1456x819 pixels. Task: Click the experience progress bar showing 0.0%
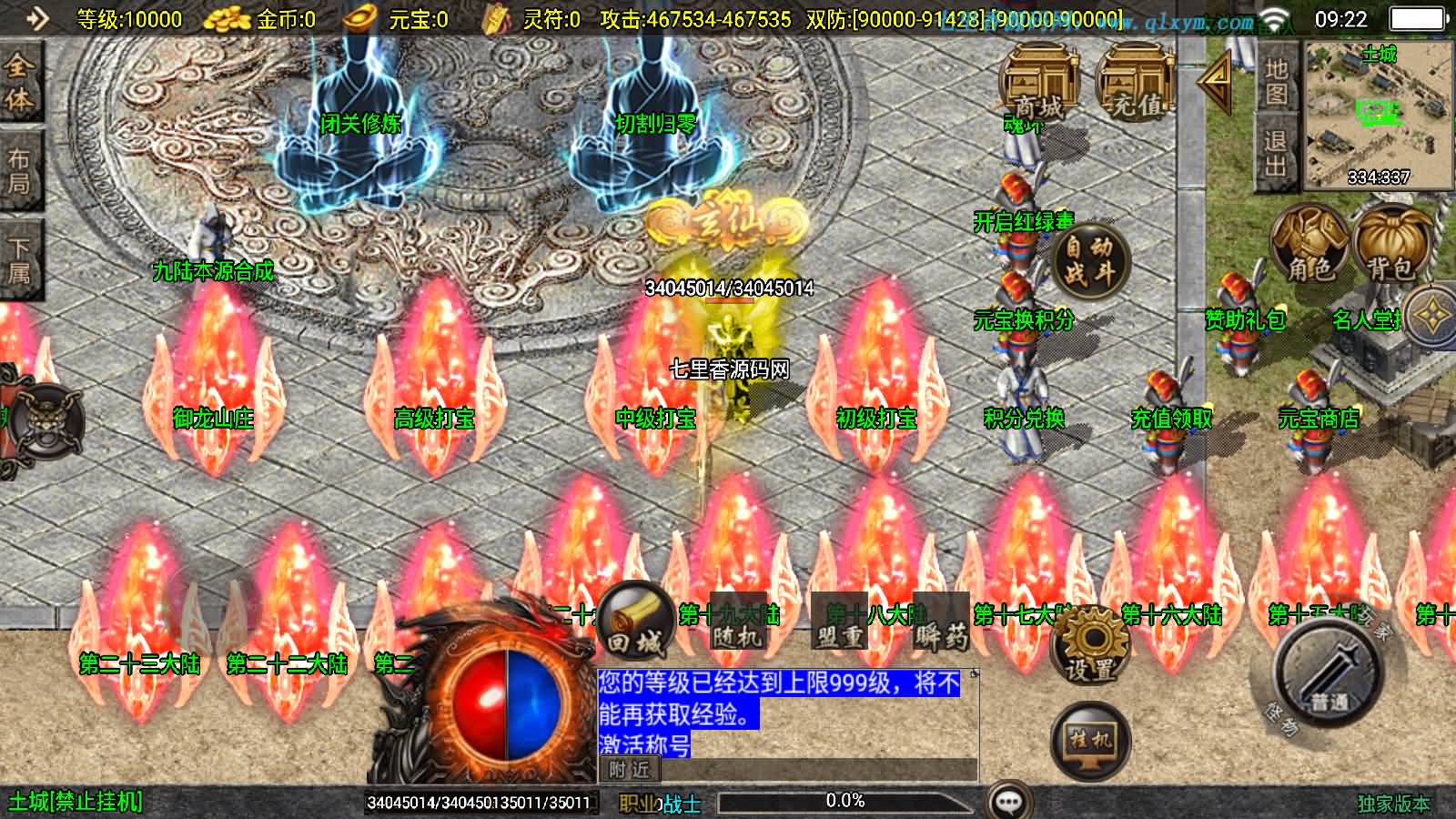(x=844, y=801)
